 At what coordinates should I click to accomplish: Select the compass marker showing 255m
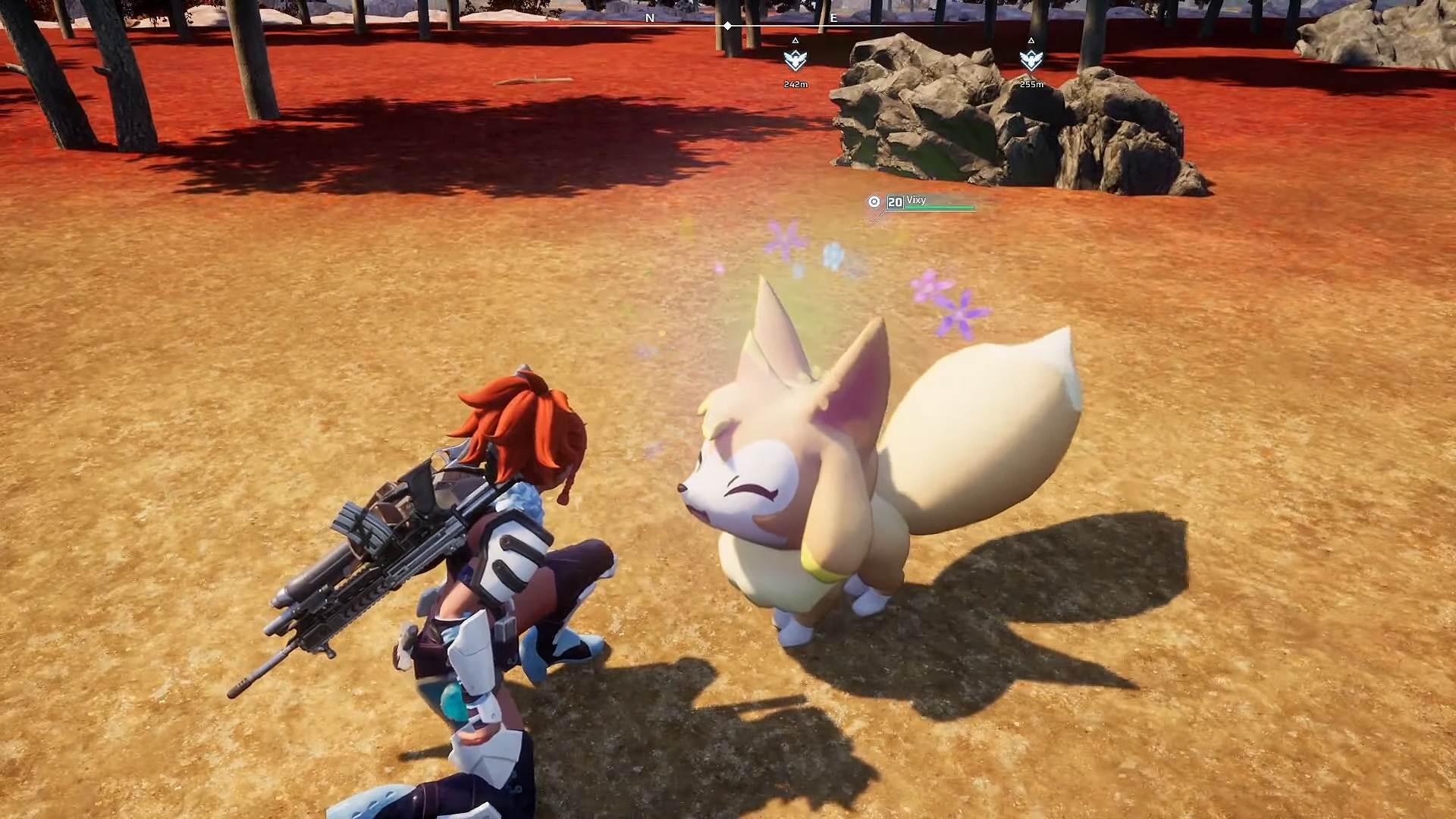(x=1031, y=59)
